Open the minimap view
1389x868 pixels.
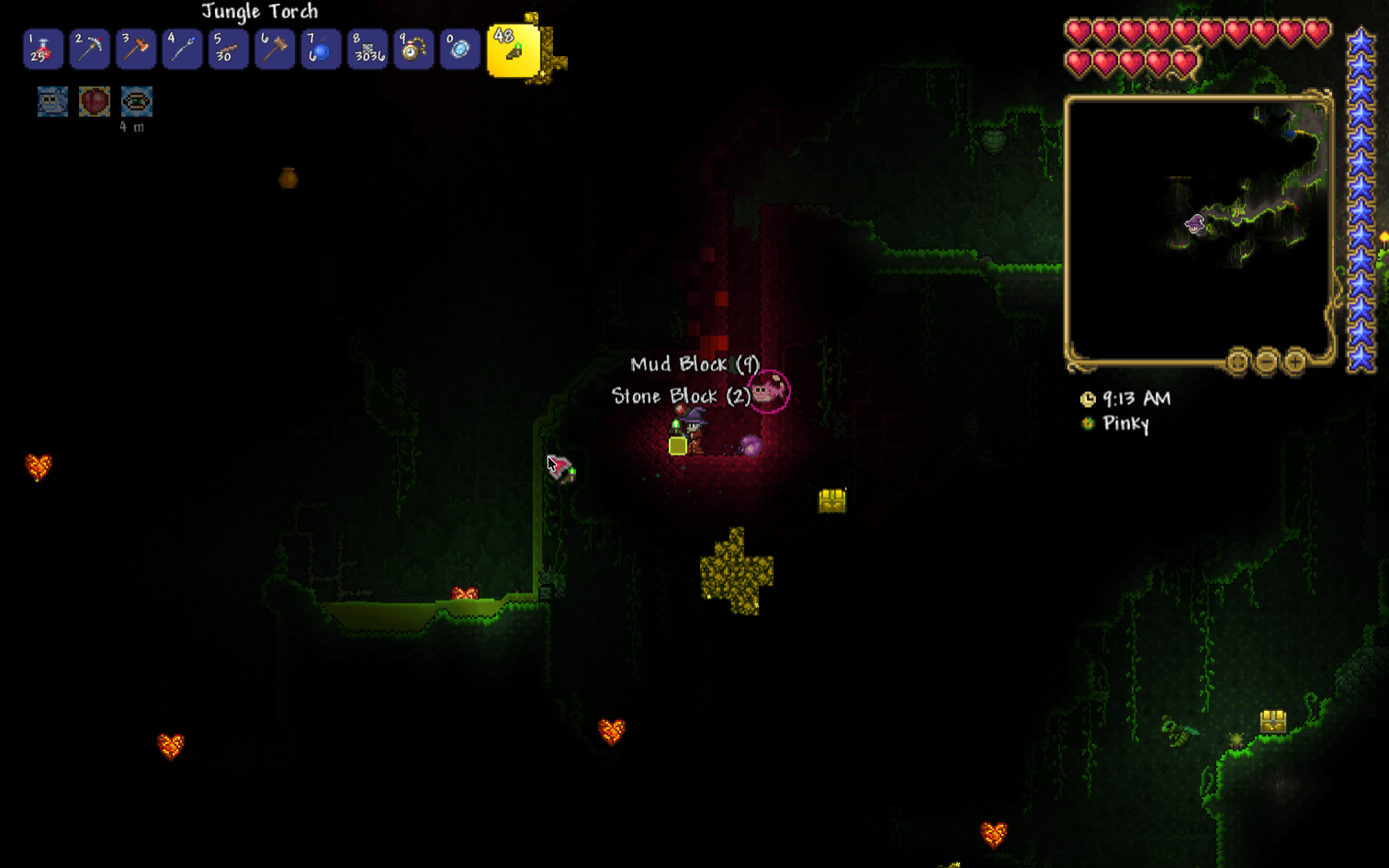click(x=1197, y=230)
